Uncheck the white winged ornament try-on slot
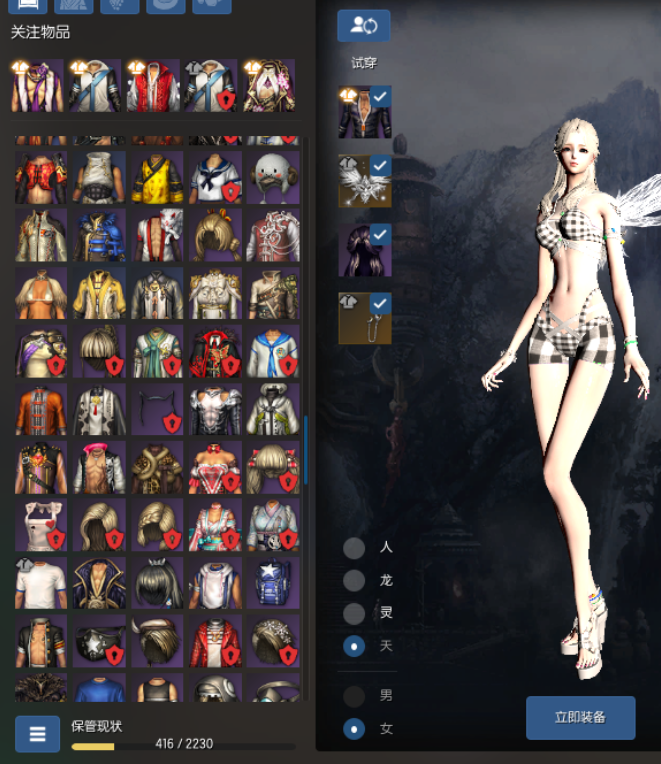Viewport: 661px width, 764px height. 380,165
